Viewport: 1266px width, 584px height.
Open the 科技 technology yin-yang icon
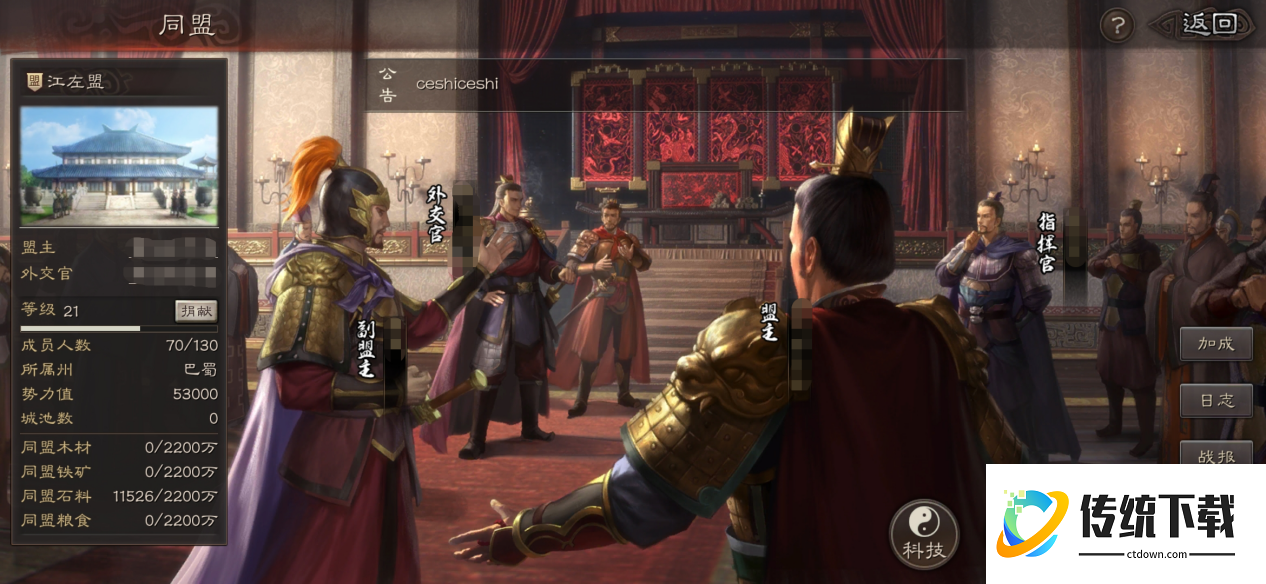[924, 533]
